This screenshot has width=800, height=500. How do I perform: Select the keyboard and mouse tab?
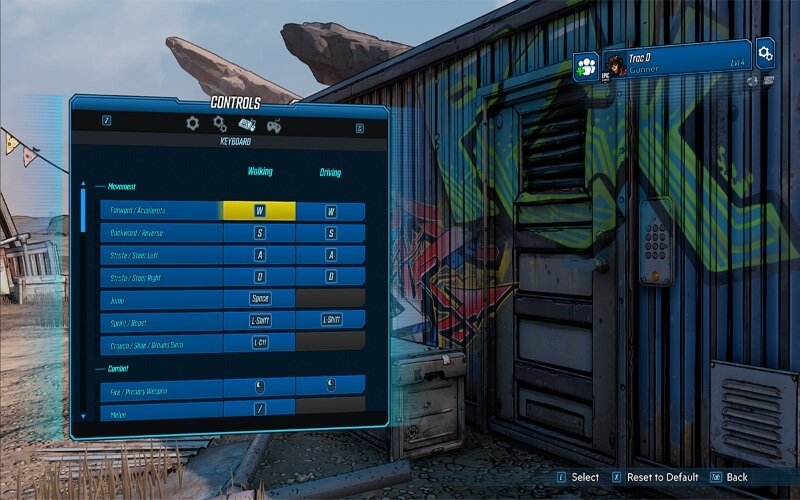(x=247, y=124)
